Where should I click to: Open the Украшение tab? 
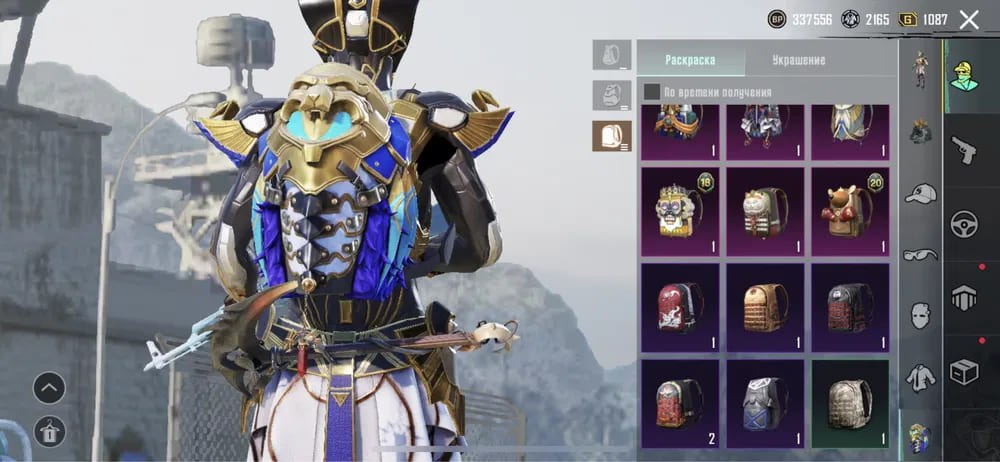tap(798, 60)
